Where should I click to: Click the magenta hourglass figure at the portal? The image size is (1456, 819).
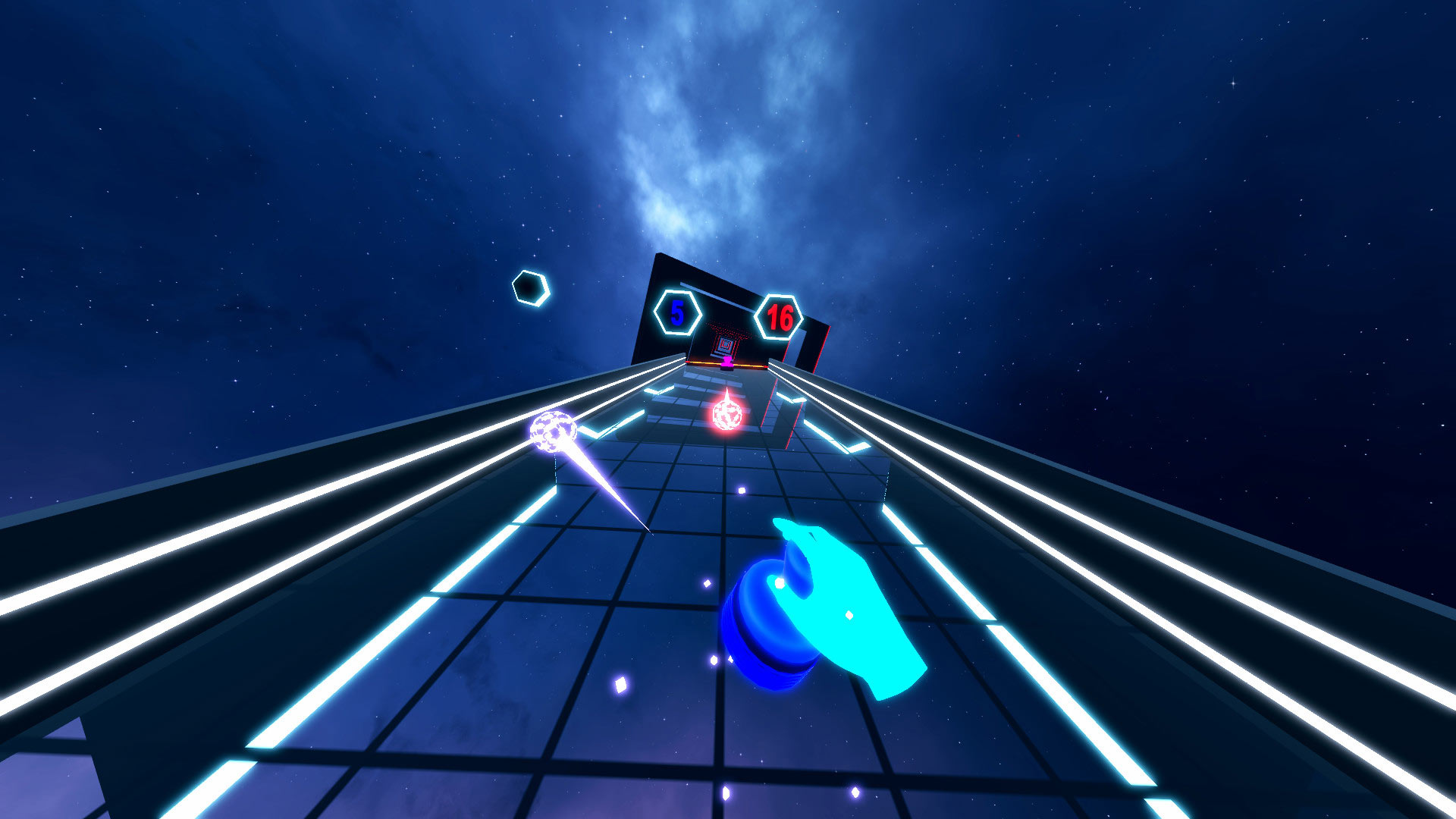726,362
